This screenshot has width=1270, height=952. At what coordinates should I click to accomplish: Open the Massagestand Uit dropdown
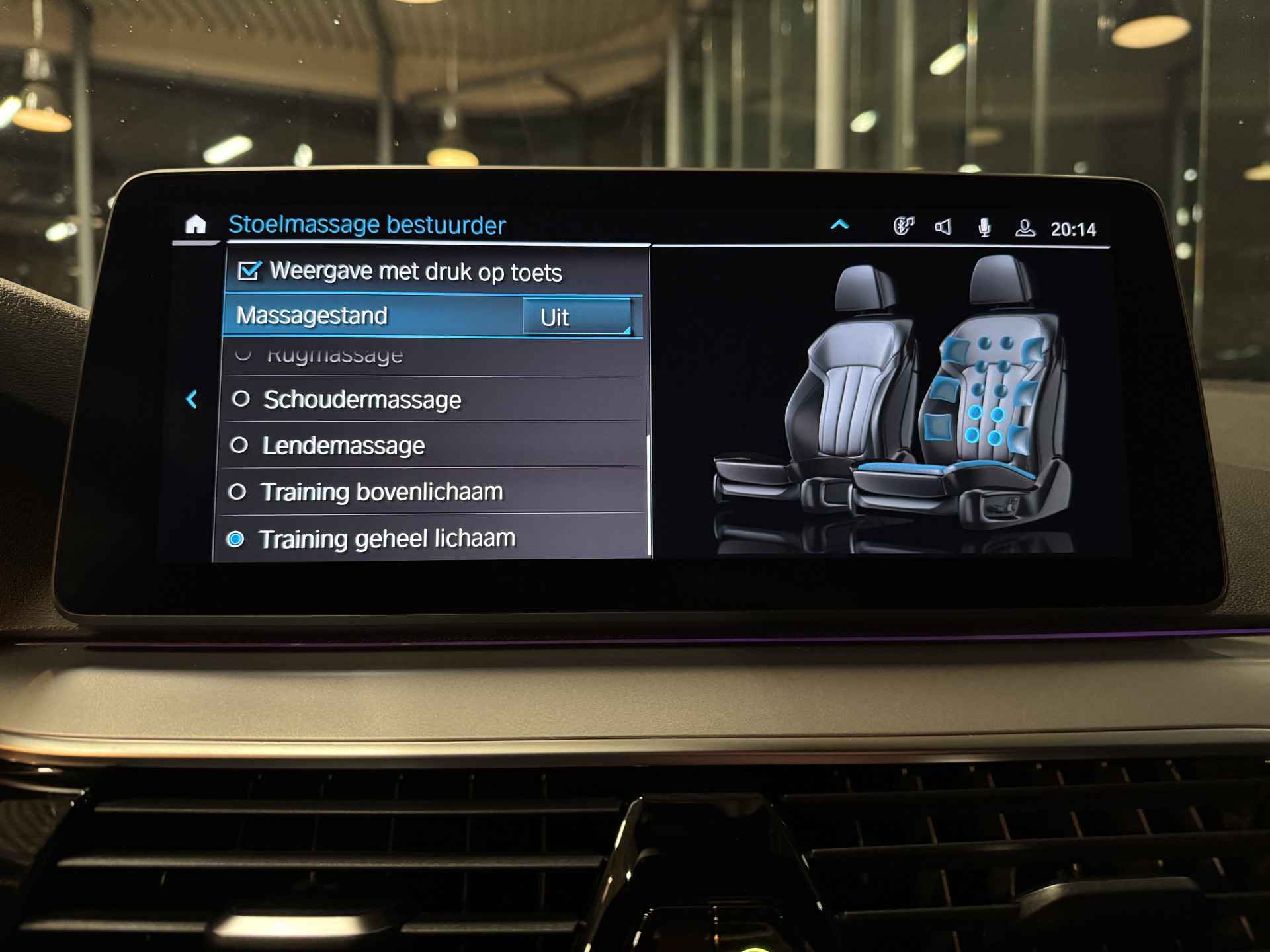pos(577,317)
